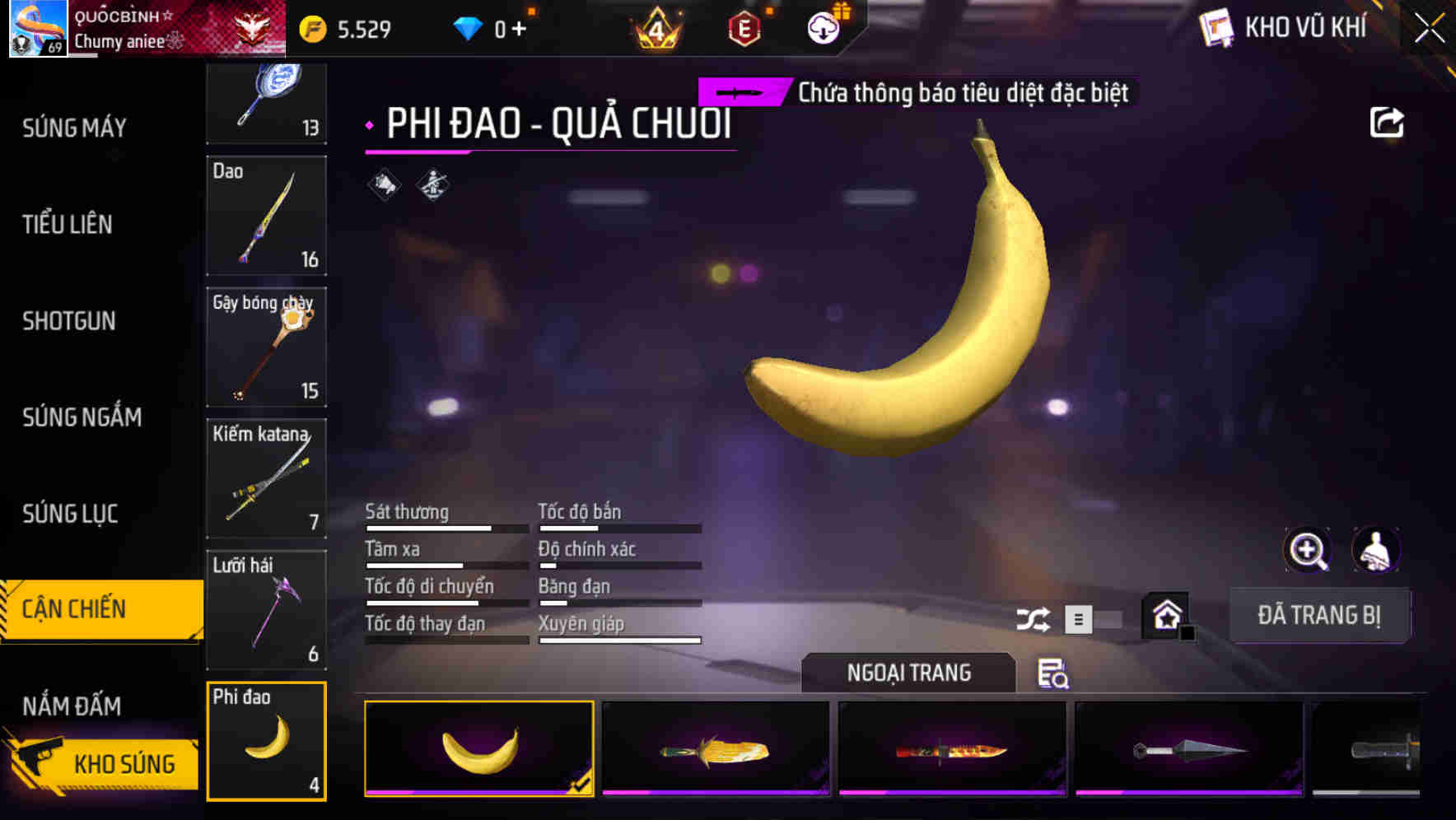Click the diamond currency icon
The width and height of the screenshot is (1456, 820).
pyautogui.click(x=469, y=26)
